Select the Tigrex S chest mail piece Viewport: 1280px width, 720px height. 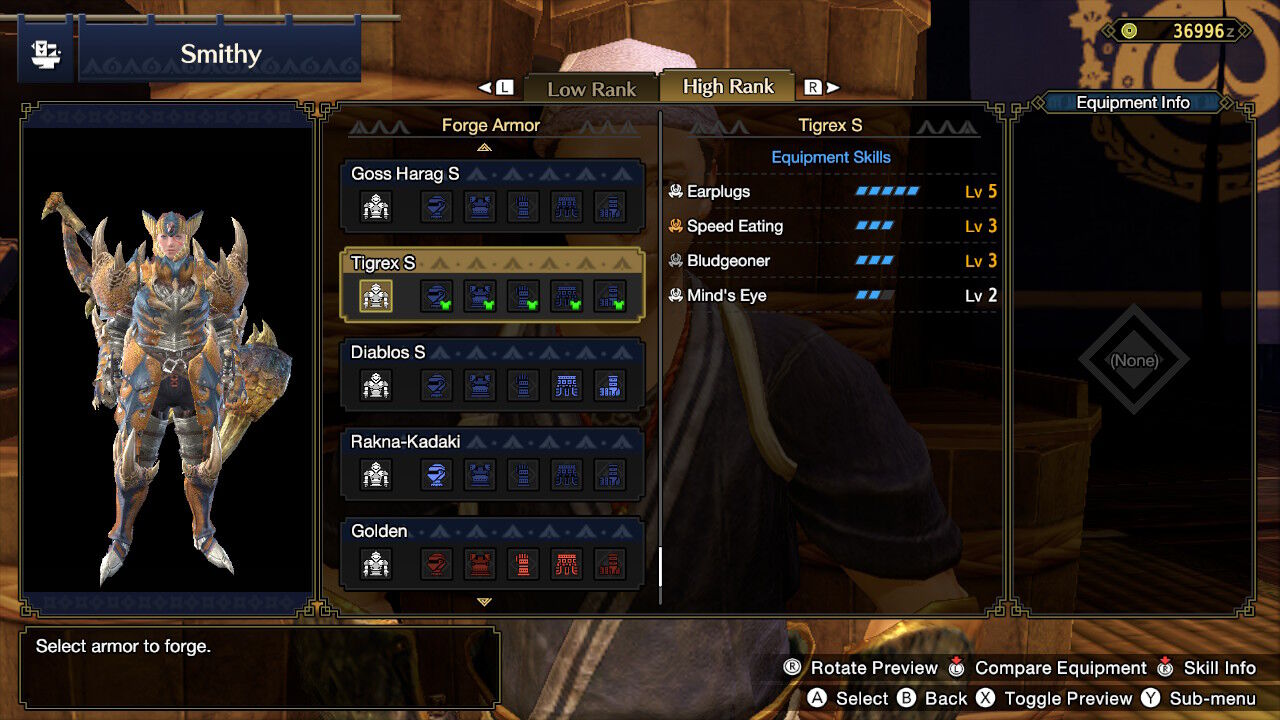pos(480,296)
